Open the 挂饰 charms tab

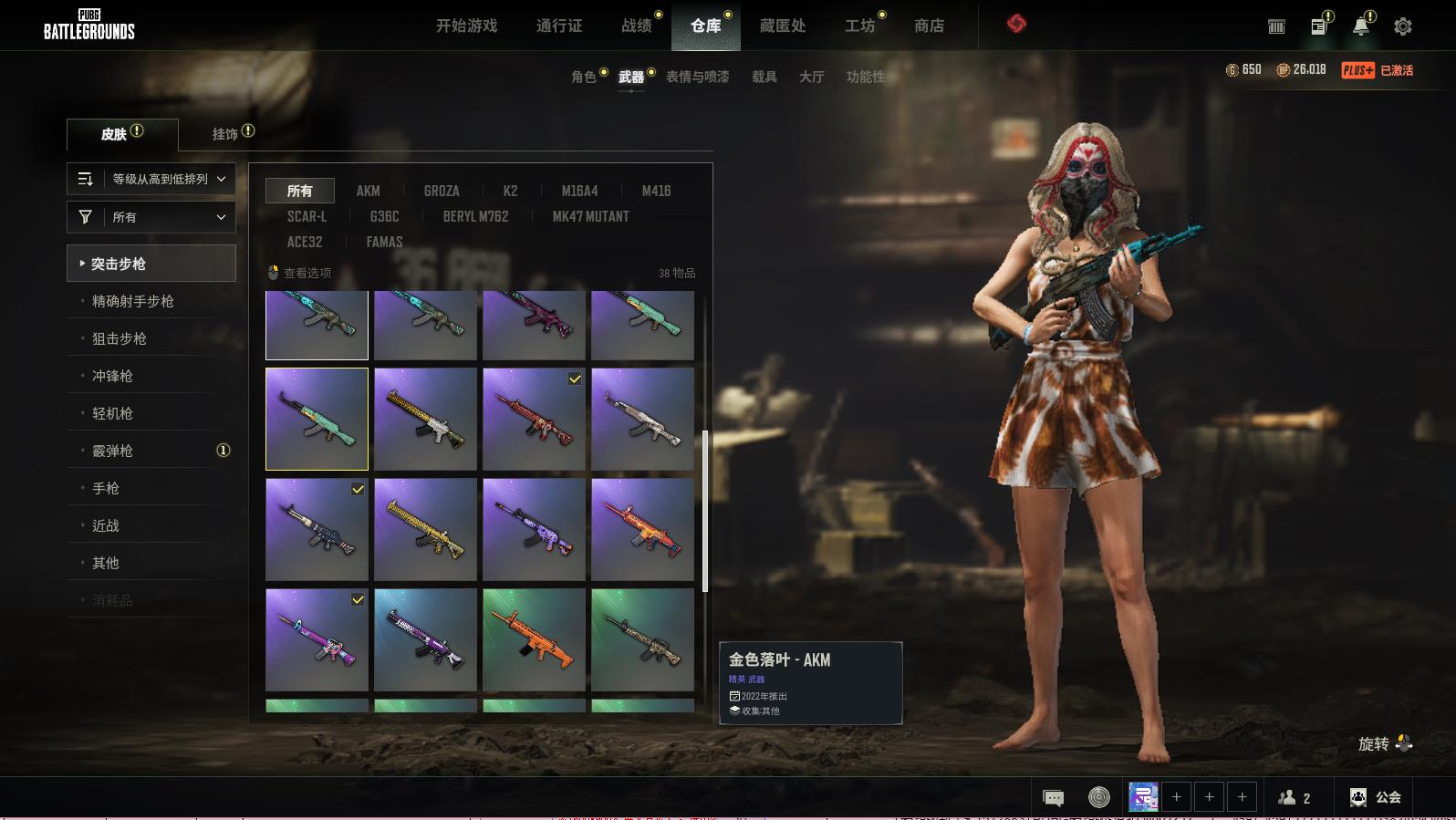pos(225,134)
